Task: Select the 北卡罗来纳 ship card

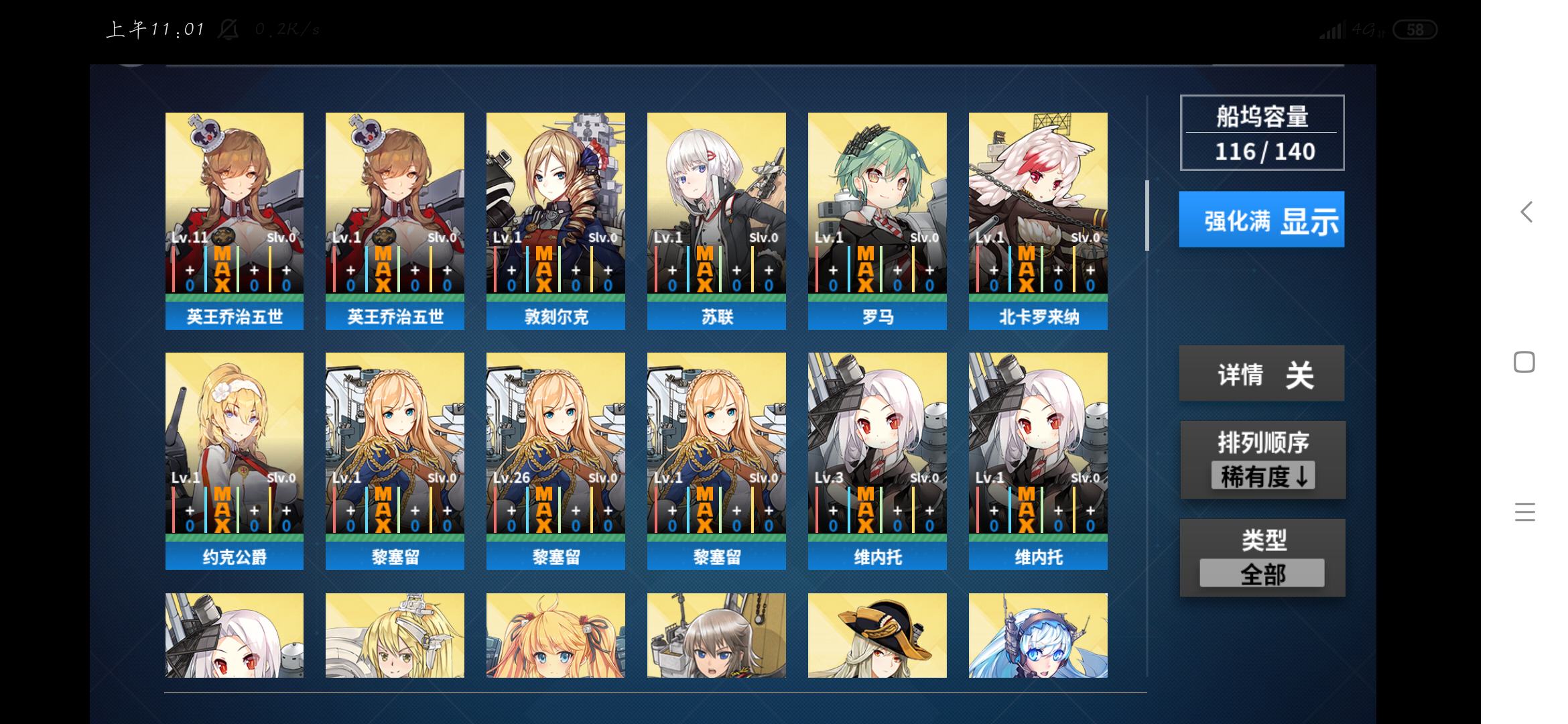Action: pos(1038,221)
